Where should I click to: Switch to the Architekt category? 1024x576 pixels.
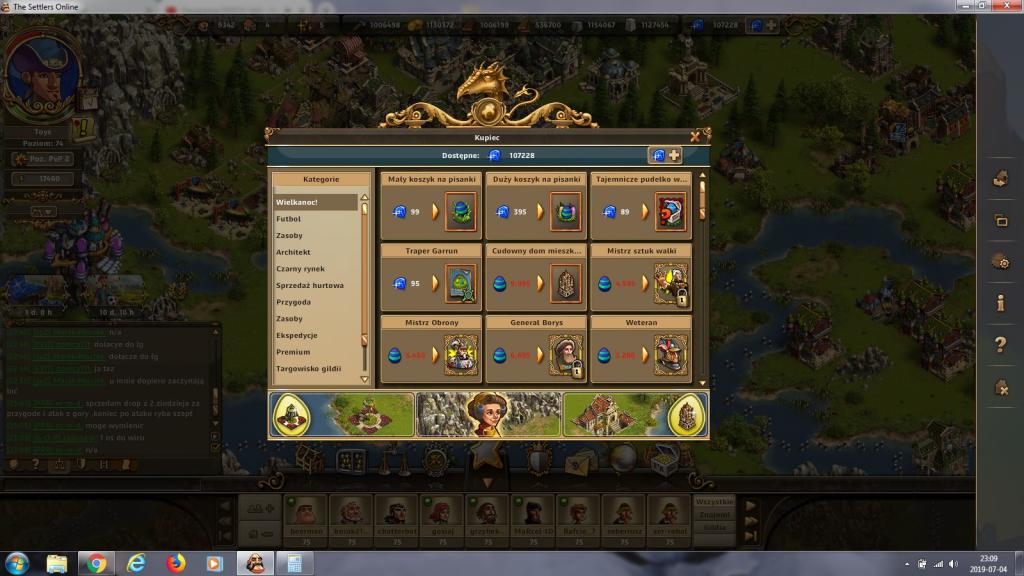293,253
